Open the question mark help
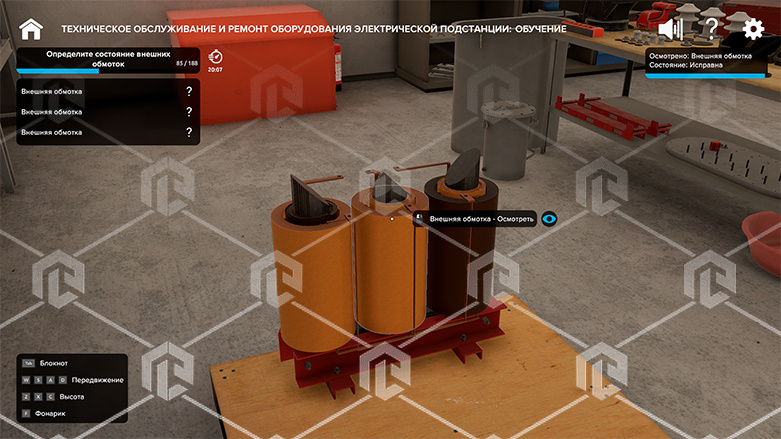 [711, 28]
